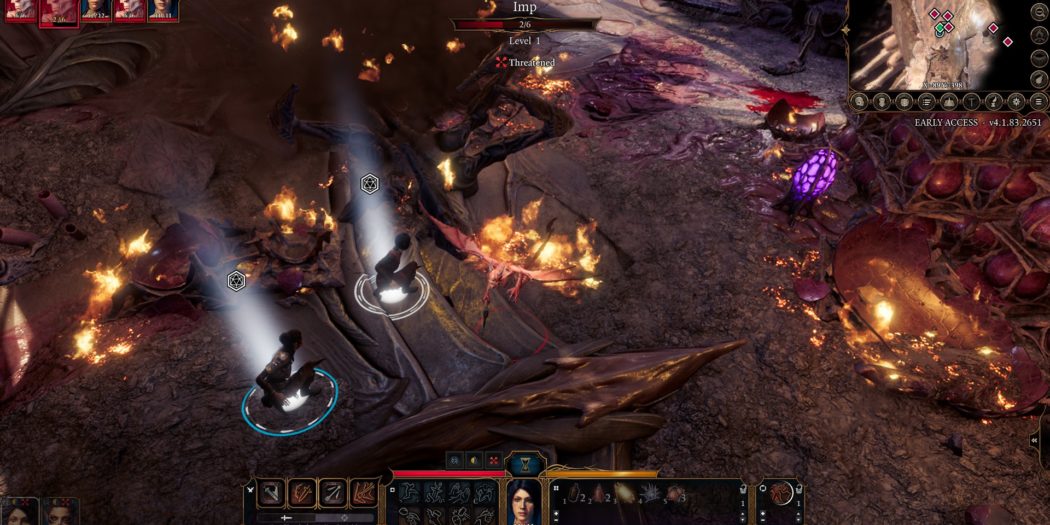Activate the first melee weapon attack icon
The width and height of the screenshot is (1050, 525).
click(273, 492)
